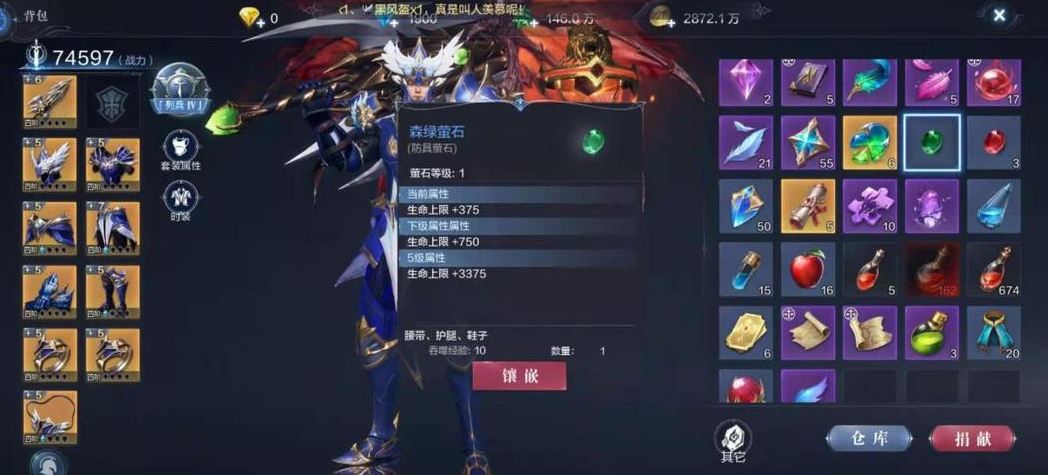Select the blue potion vial slot

click(745, 269)
